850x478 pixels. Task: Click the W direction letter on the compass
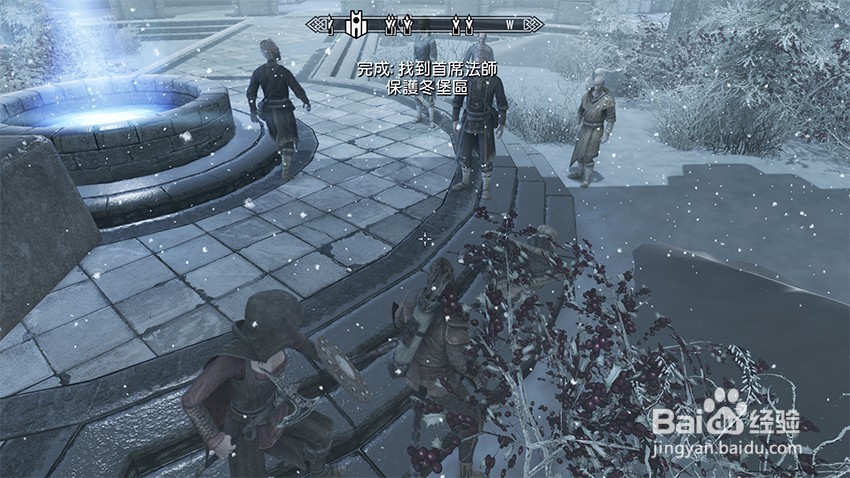[x=510, y=23]
